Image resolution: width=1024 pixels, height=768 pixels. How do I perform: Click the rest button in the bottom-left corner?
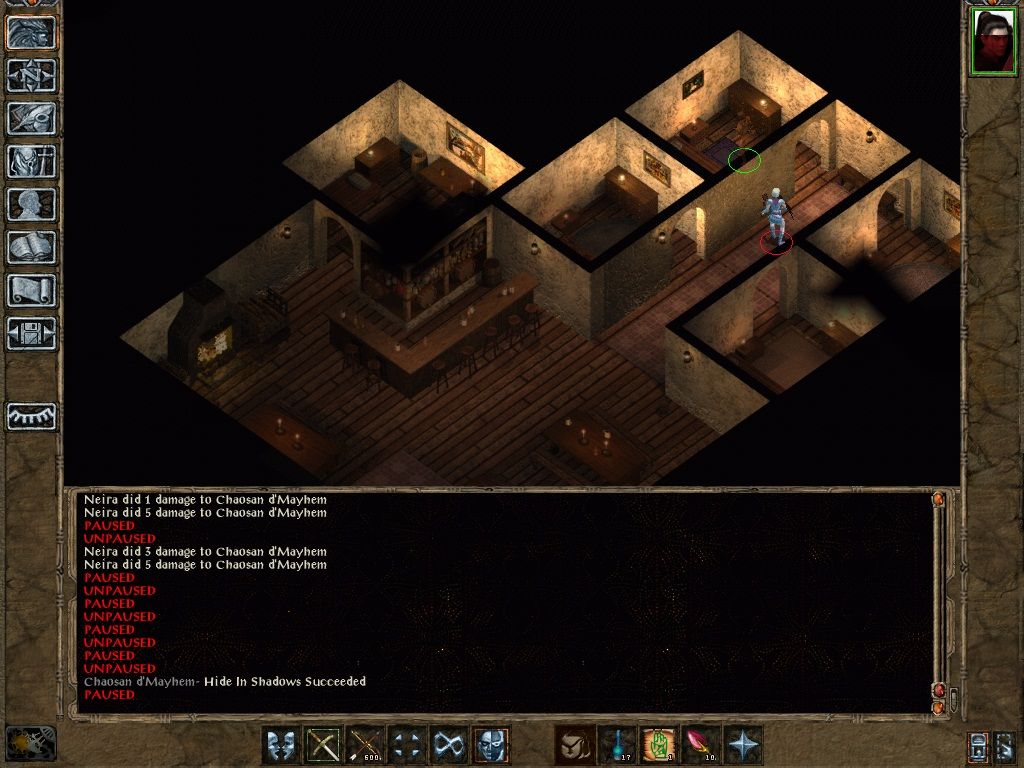click(x=30, y=744)
